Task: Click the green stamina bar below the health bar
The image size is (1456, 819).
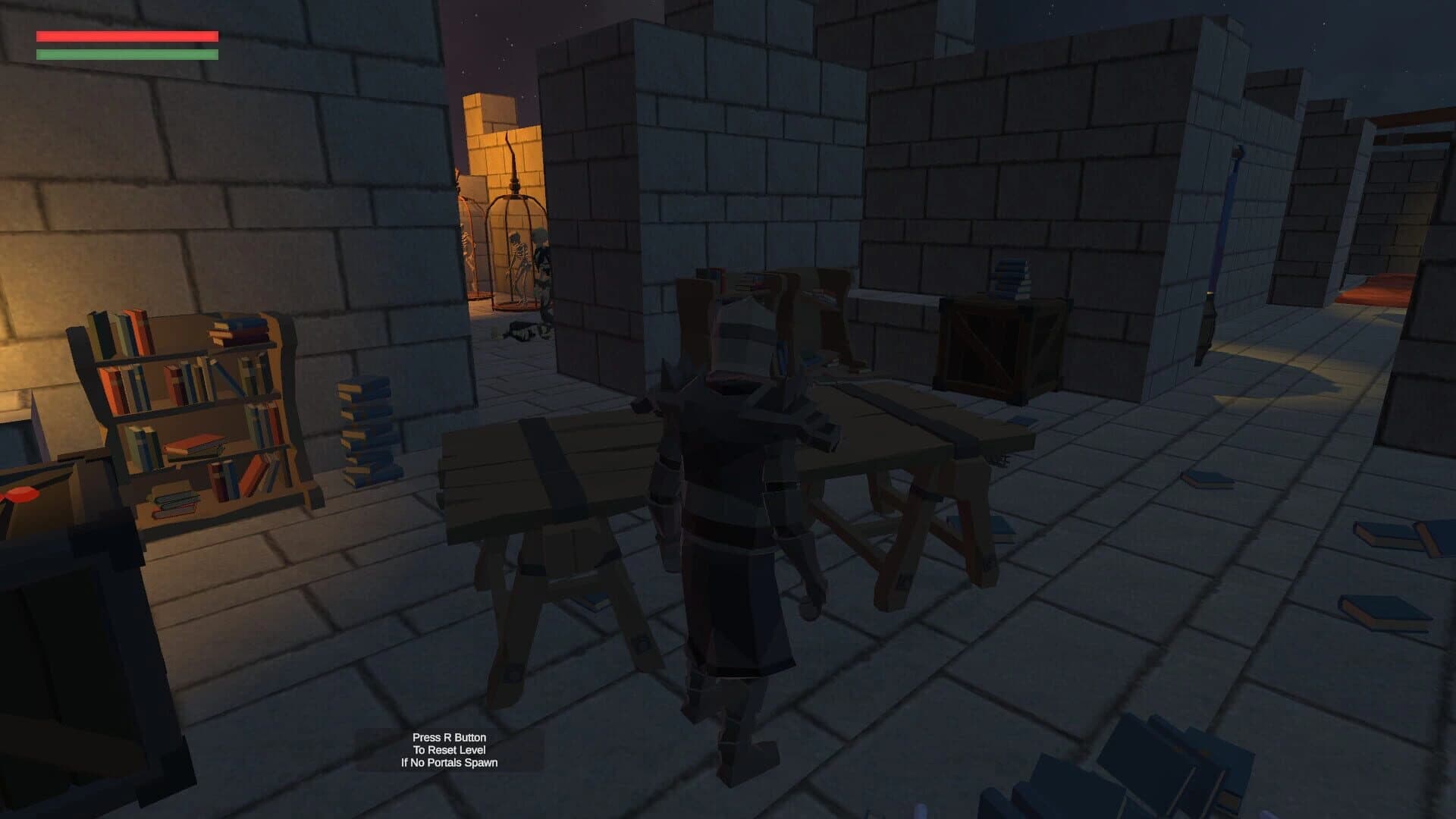Action: [x=125, y=55]
